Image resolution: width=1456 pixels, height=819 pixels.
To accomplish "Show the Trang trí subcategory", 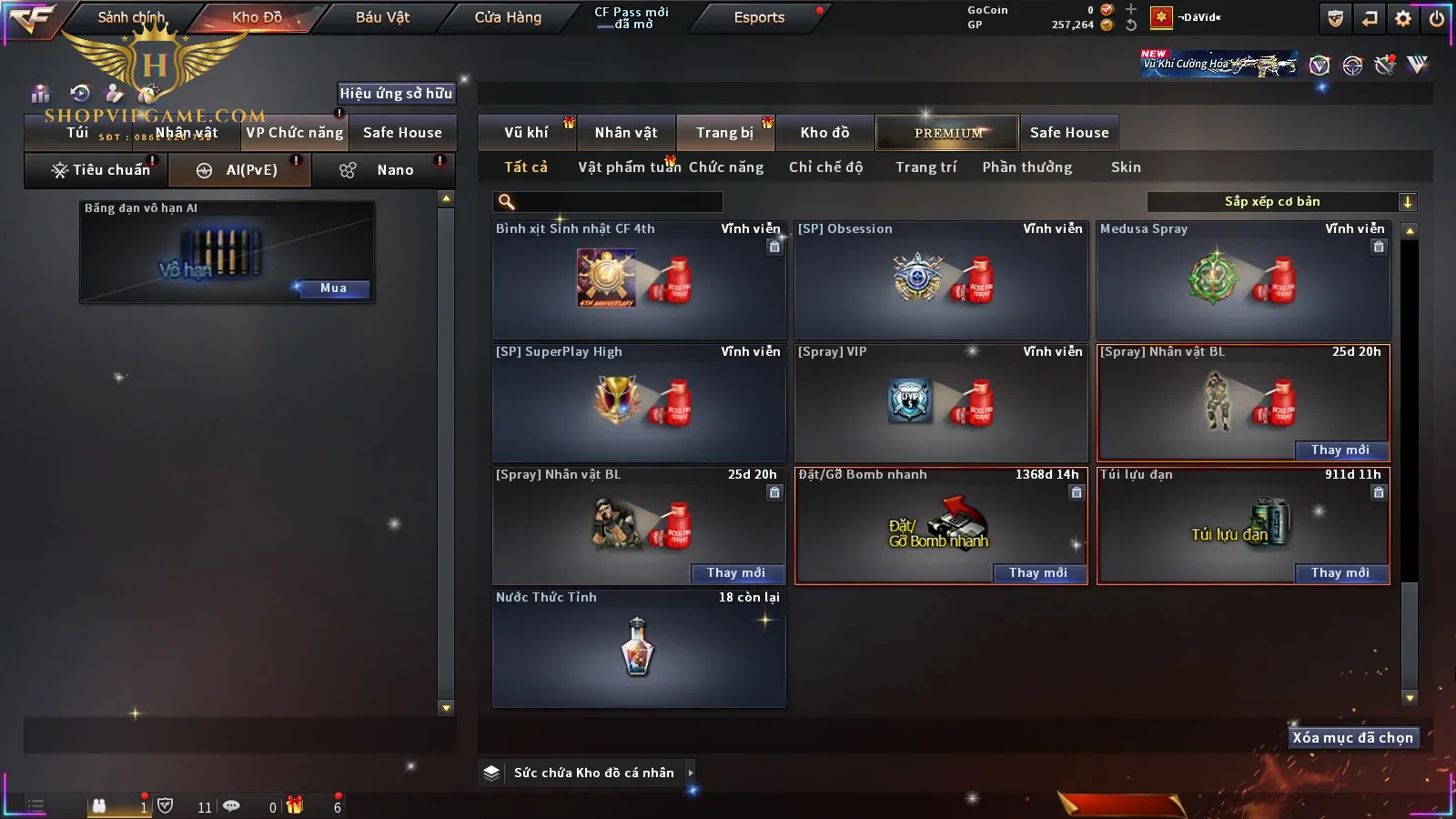I will point(925,167).
